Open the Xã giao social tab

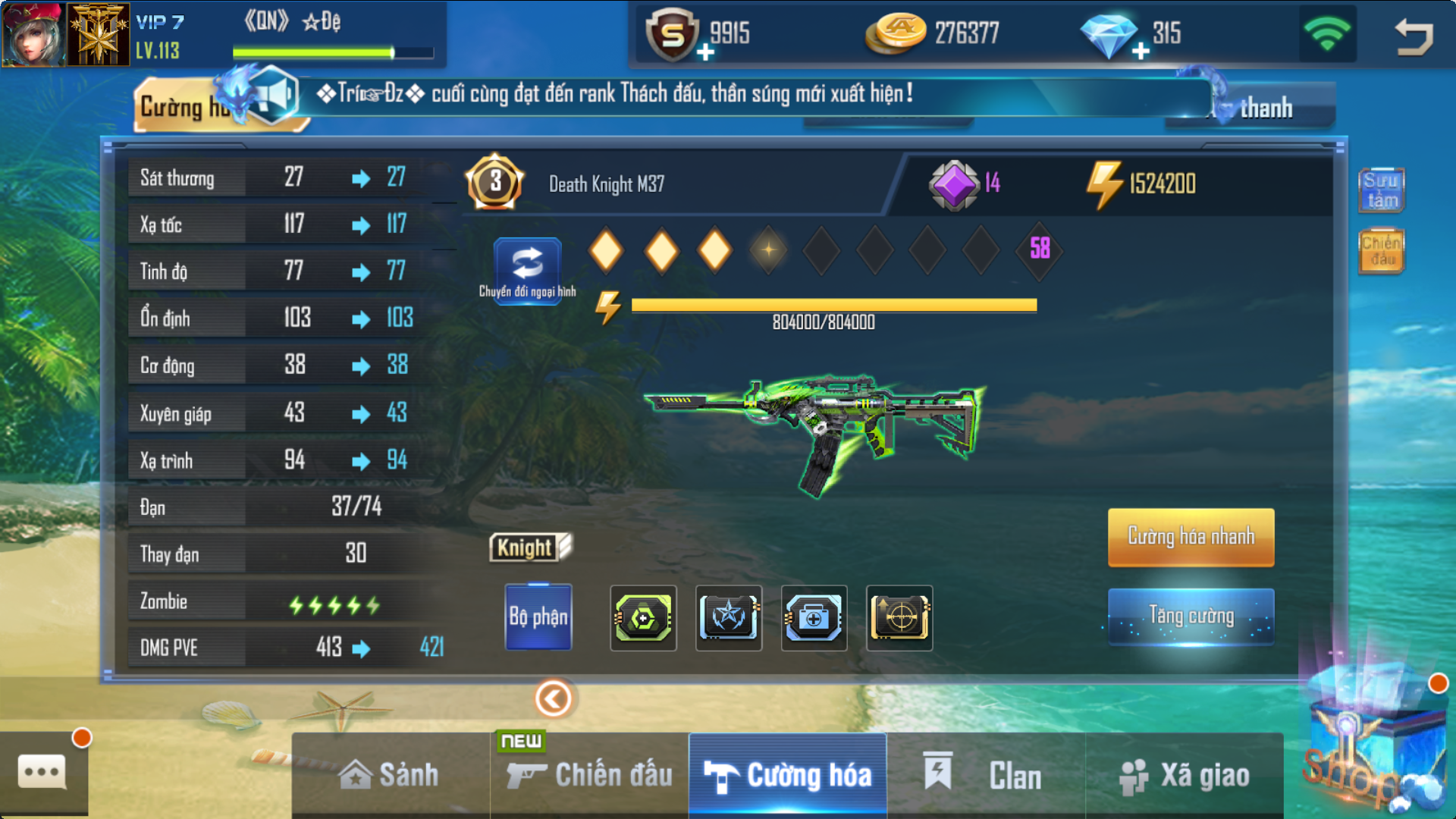tap(1185, 775)
